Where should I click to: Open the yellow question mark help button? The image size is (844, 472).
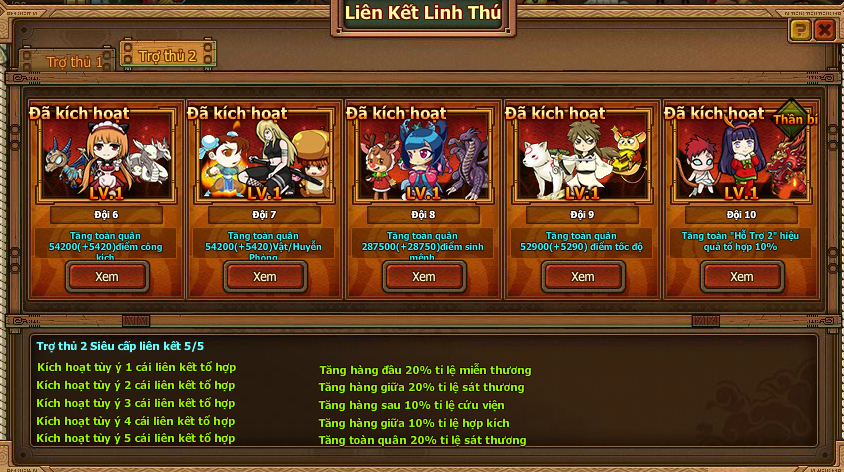pyautogui.click(x=800, y=30)
